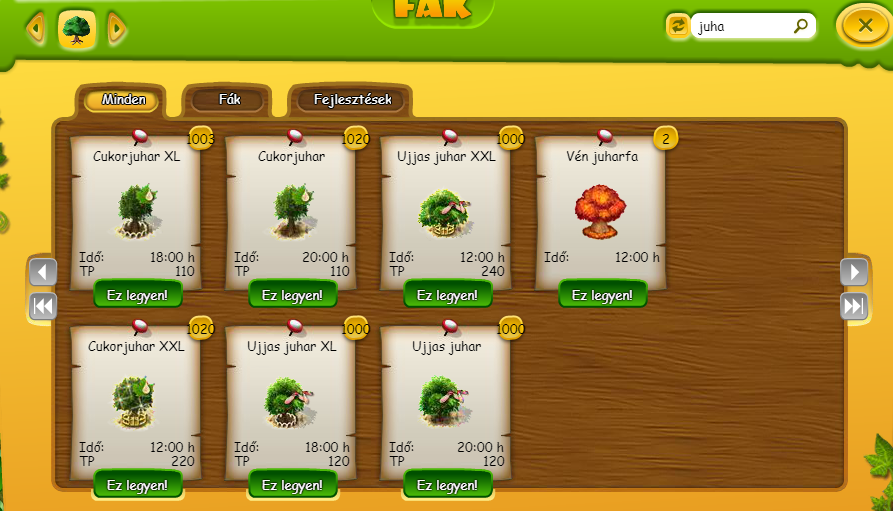Select the previous category arrow in header

coord(37,29)
